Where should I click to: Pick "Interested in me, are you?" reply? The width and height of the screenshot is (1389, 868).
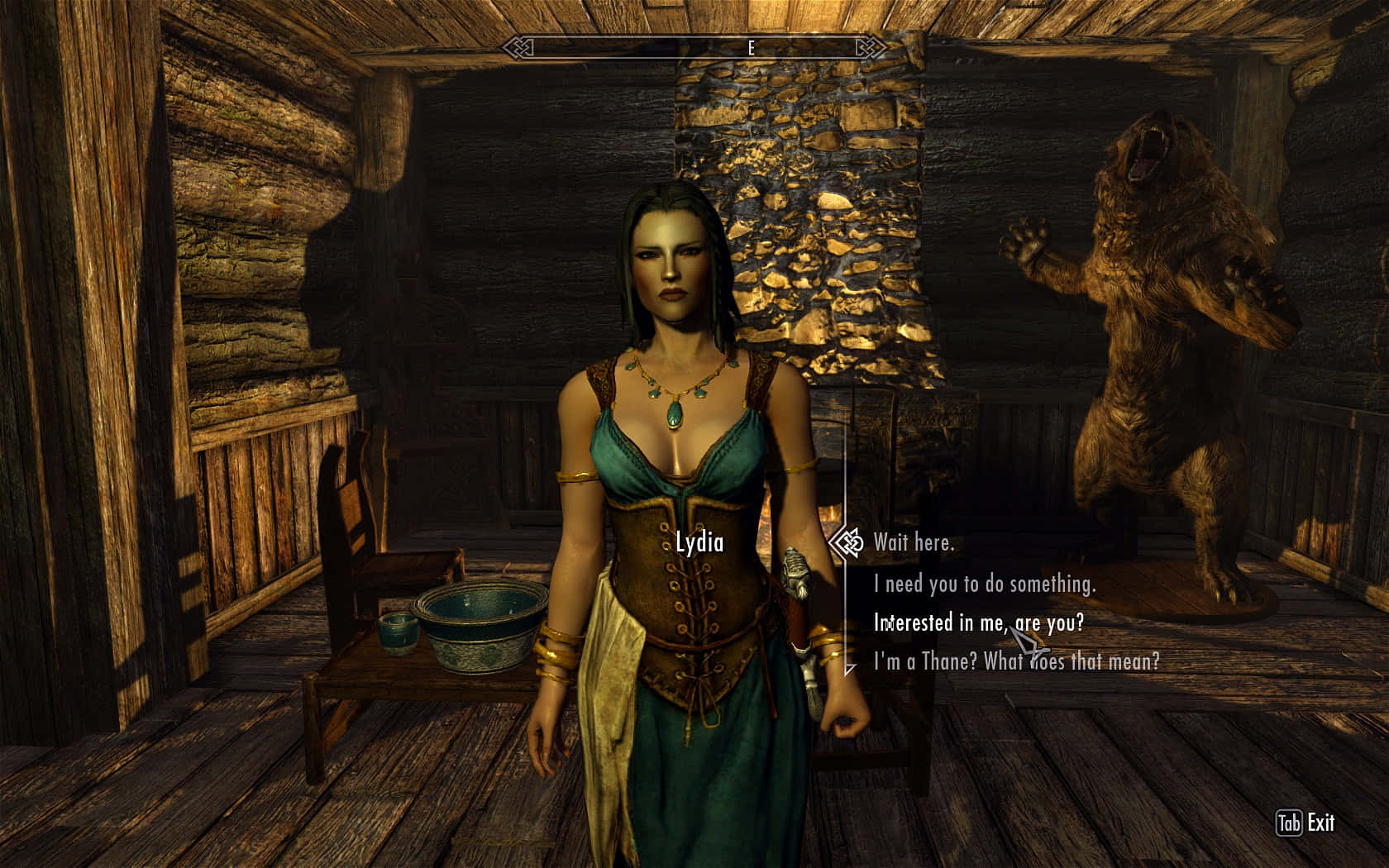click(978, 622)
